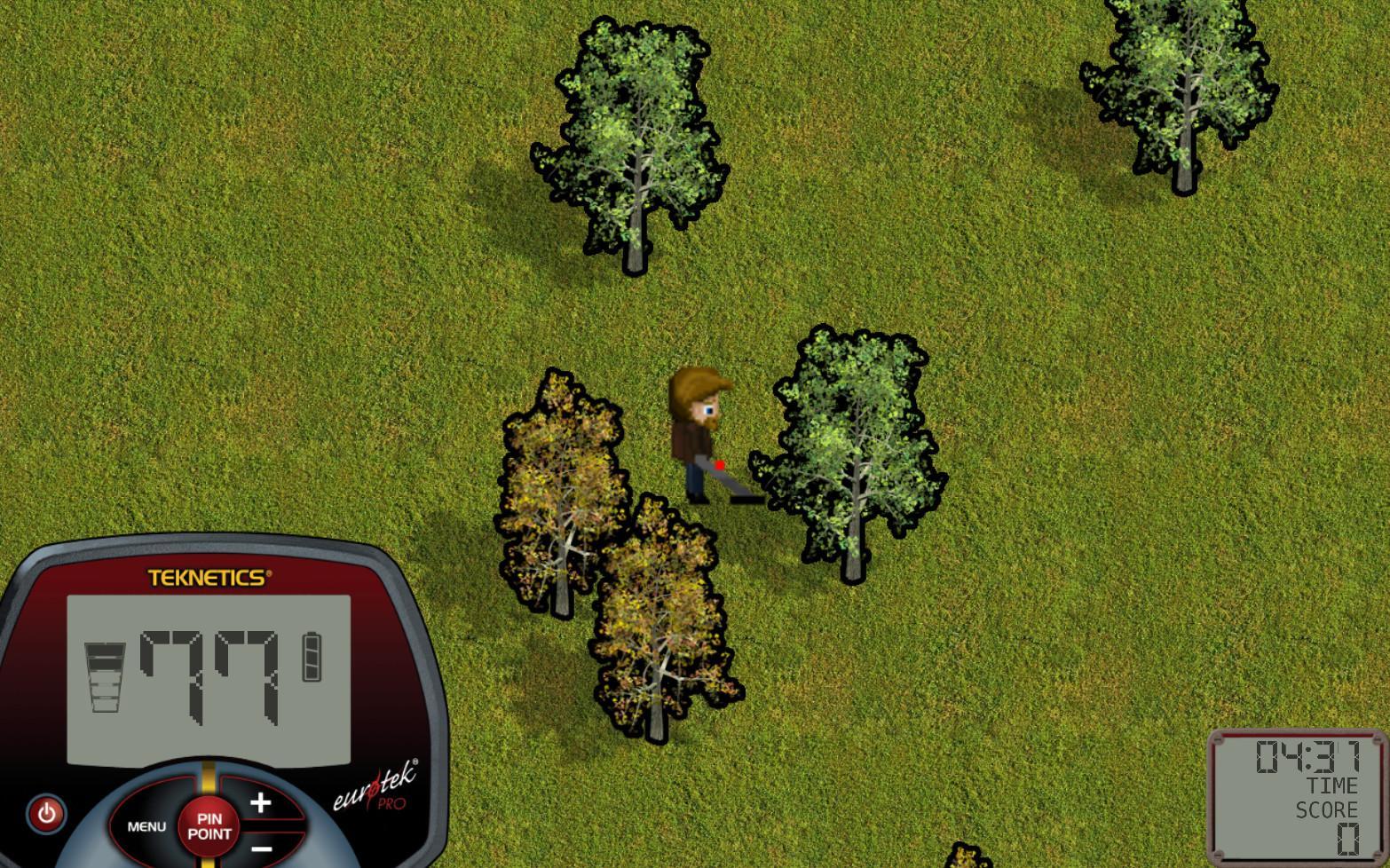Click the Teknetics brand logo
1390x868 pixels.
tap(207, 575)
